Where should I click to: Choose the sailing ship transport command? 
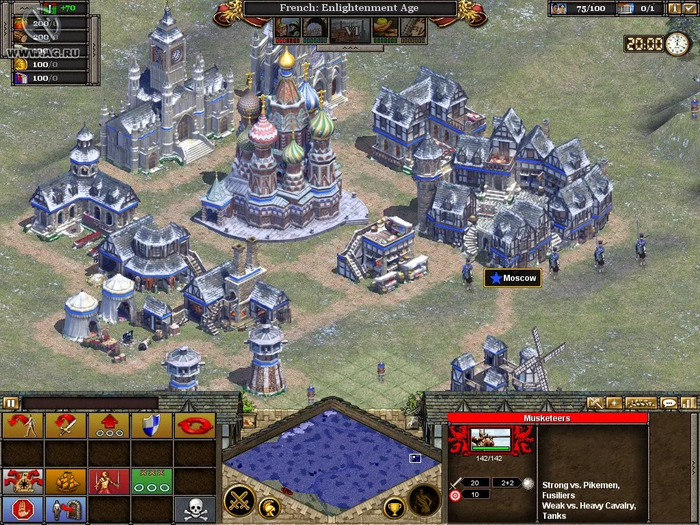point(65,481)
